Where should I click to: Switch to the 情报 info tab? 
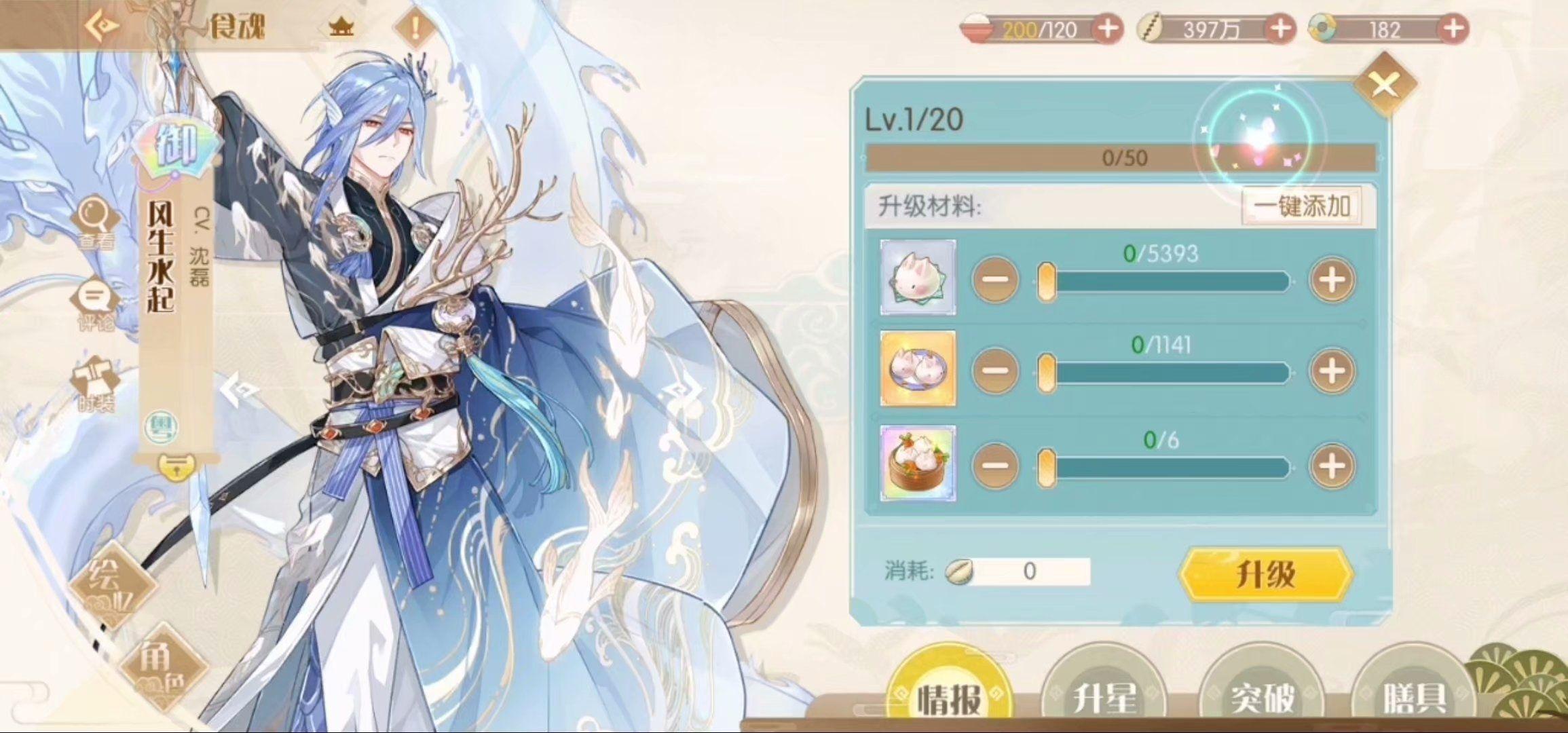tap(949, 697)
